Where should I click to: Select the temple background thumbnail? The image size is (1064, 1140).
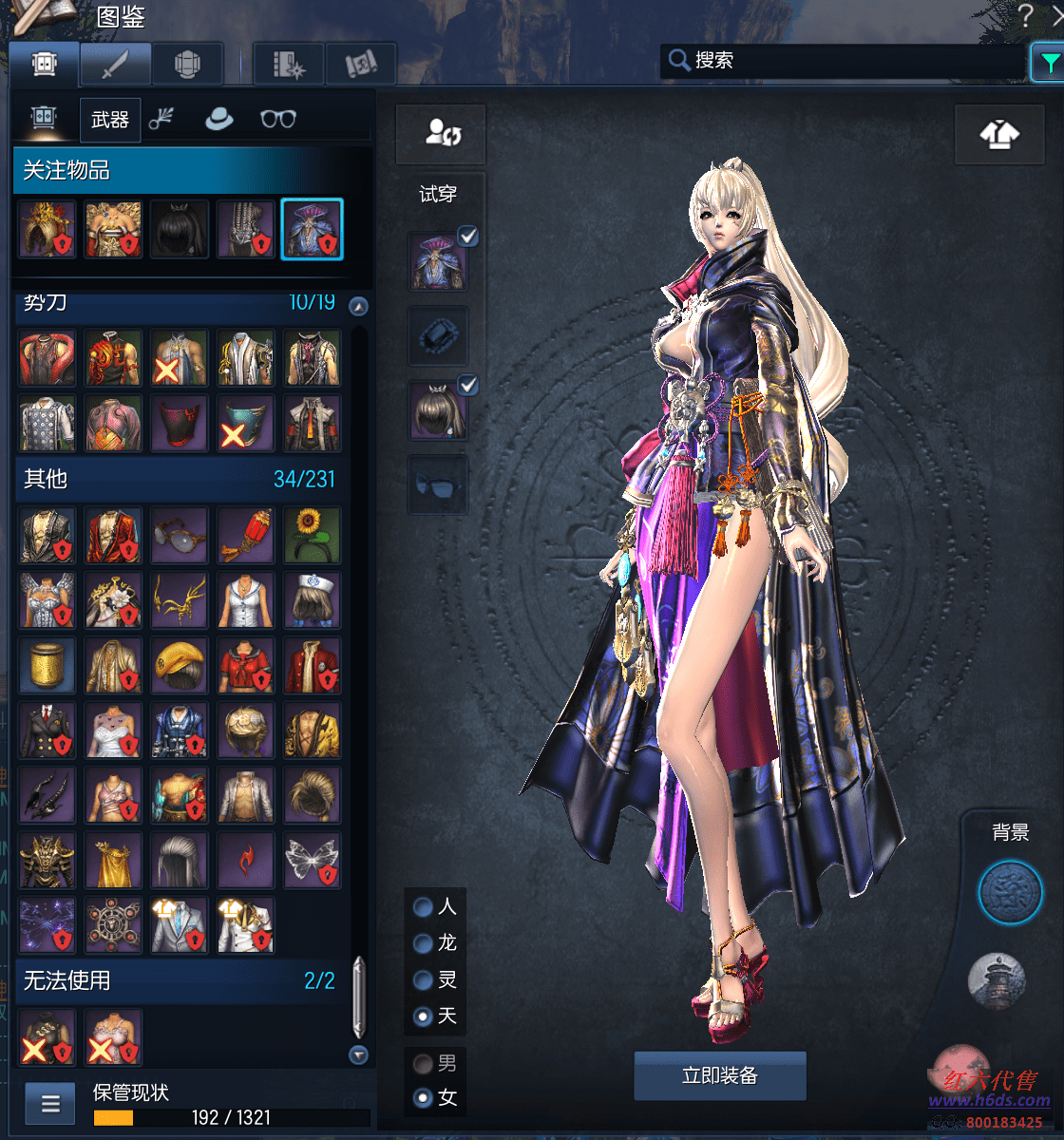[x=997, y=980]
